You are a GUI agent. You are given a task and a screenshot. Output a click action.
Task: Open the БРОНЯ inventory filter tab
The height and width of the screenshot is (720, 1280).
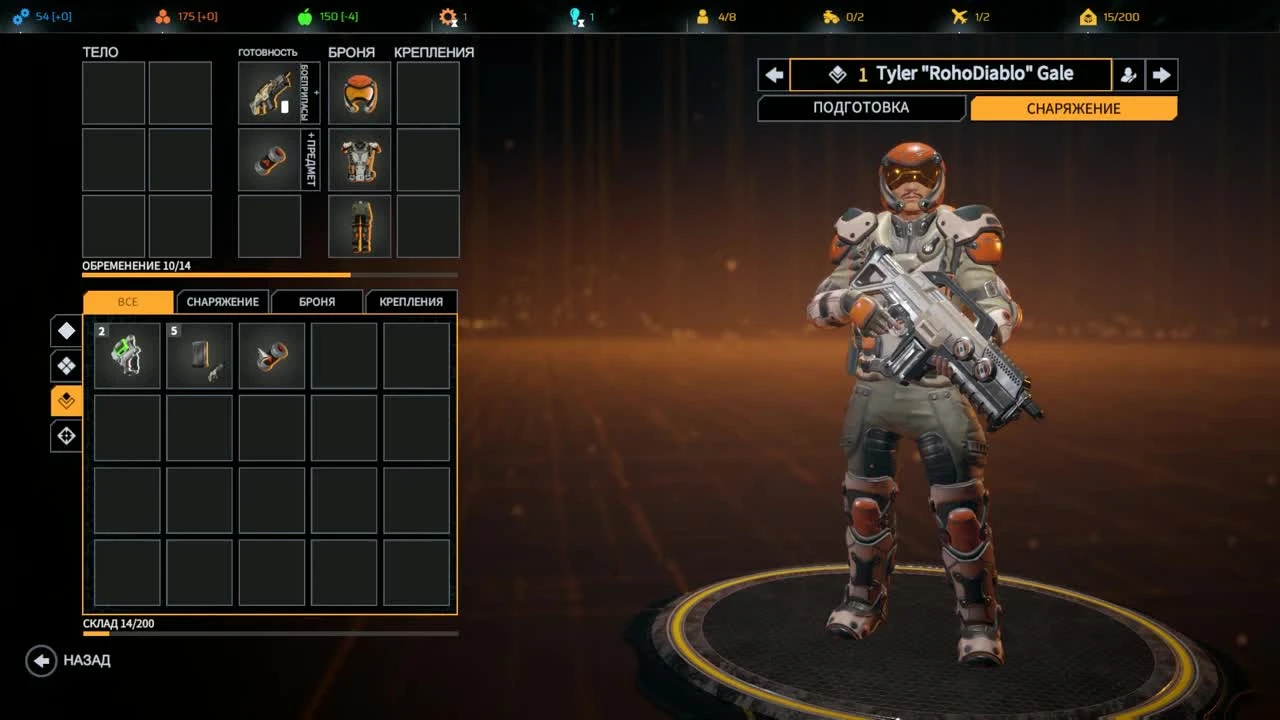(x=316, y=301)
